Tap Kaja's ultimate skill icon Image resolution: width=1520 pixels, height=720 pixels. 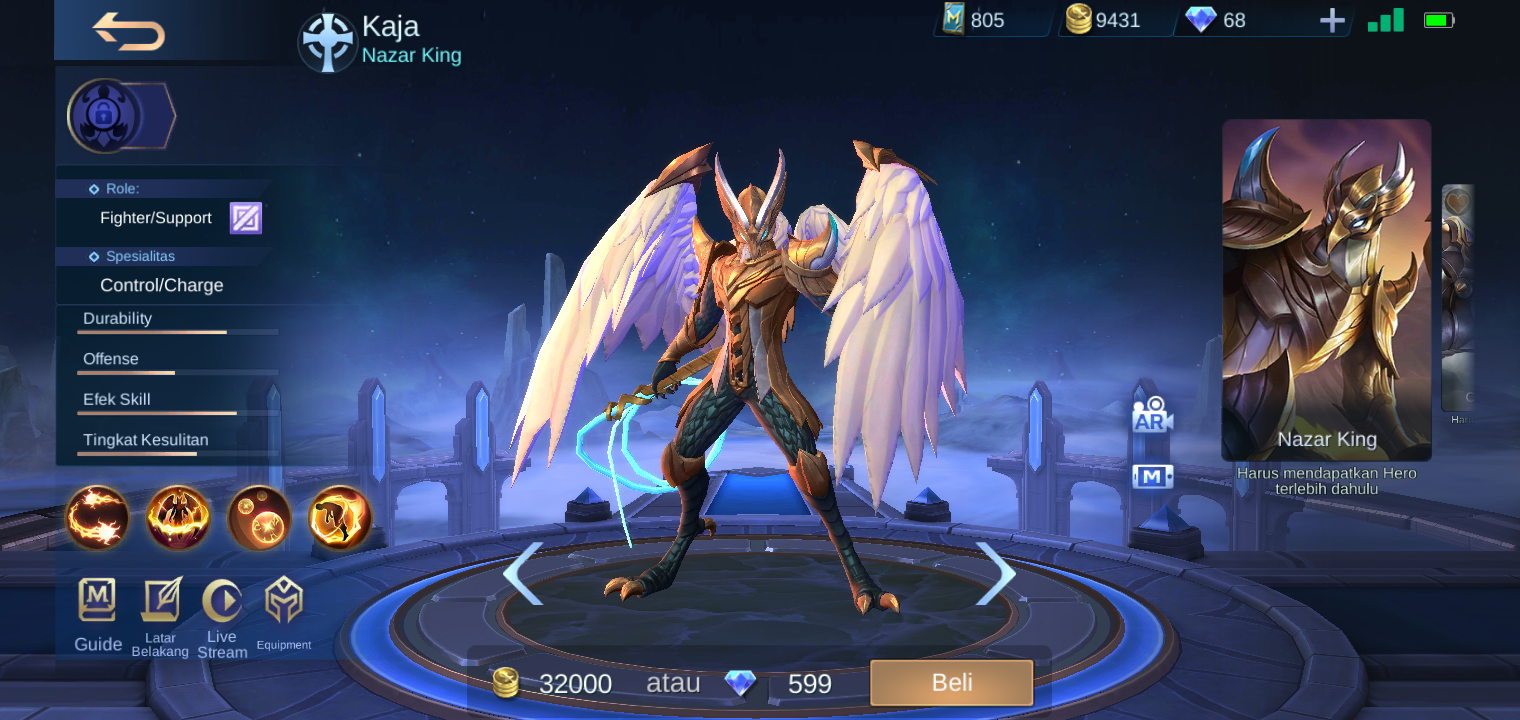[338, 519]
